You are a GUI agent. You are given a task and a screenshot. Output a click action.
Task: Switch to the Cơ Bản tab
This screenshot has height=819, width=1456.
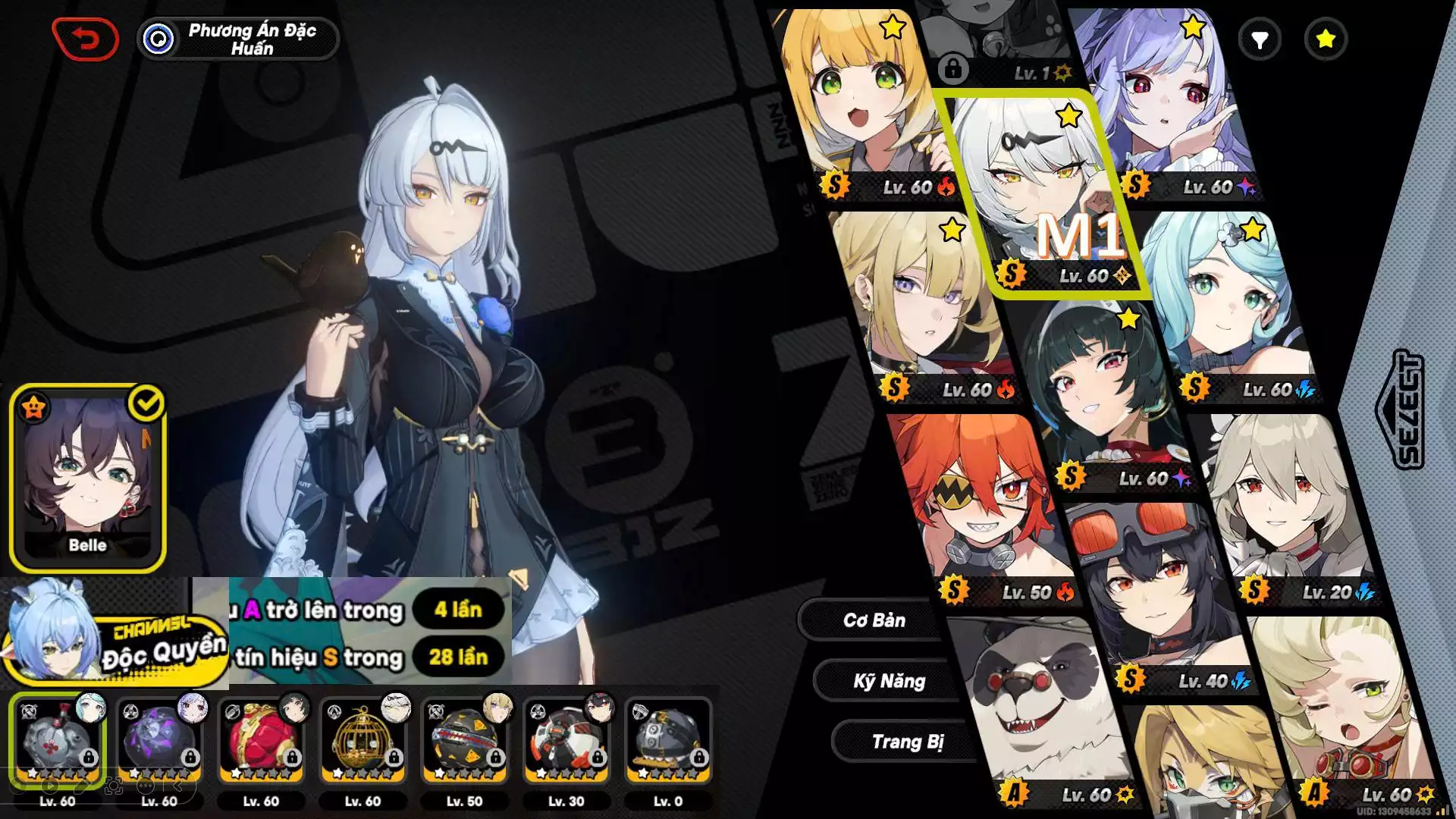pos(874,620)
